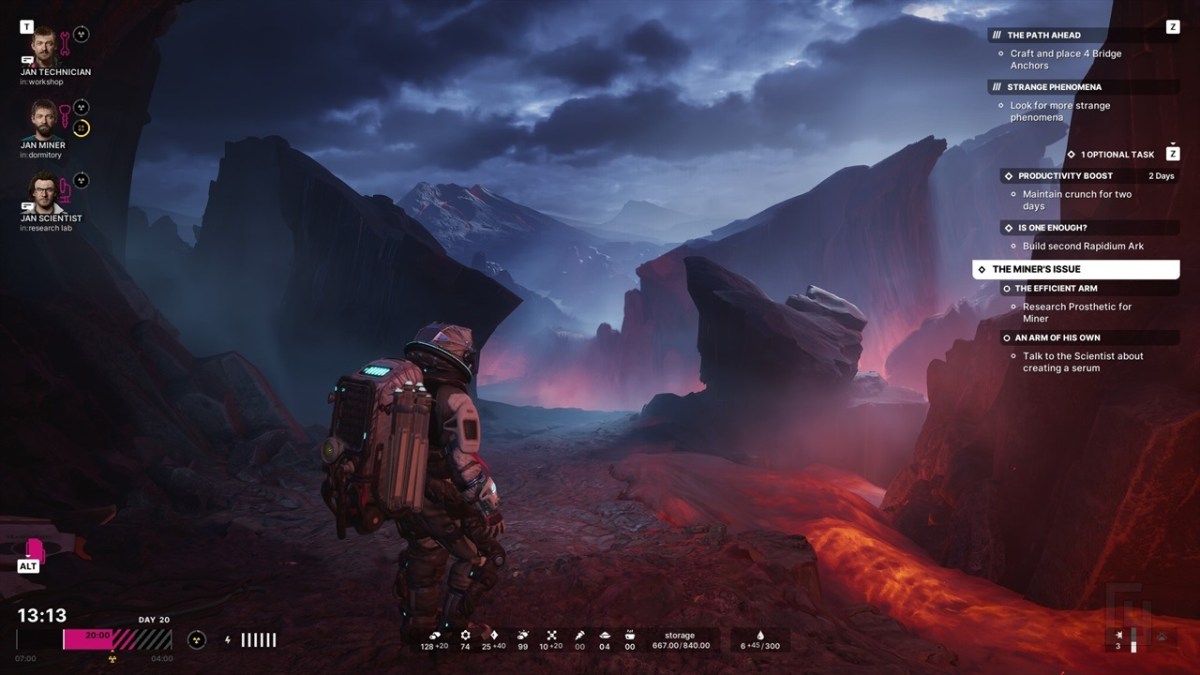Click Jan Miner's yellow ring status icon

pos(81,128)
